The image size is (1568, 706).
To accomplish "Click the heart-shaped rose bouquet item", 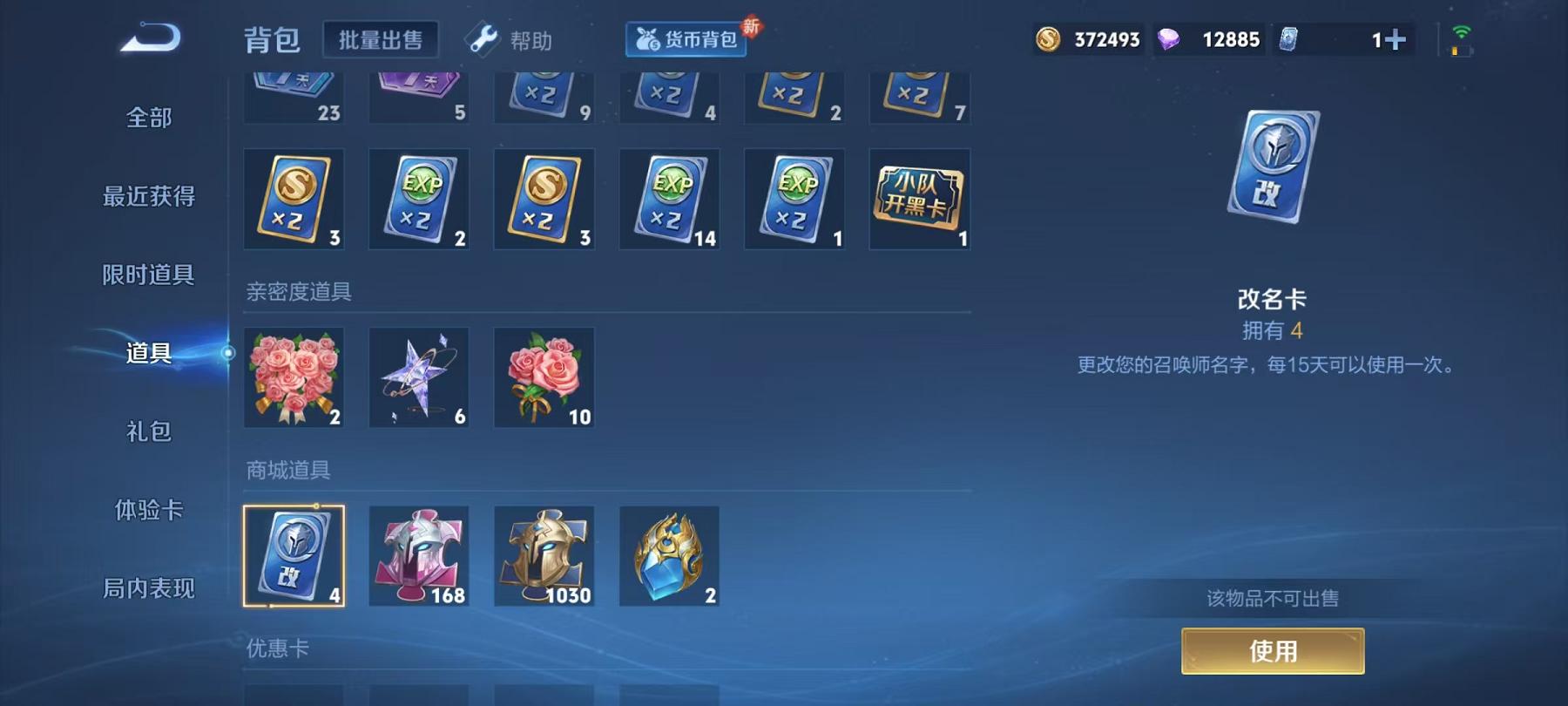I will click(294, 377).
